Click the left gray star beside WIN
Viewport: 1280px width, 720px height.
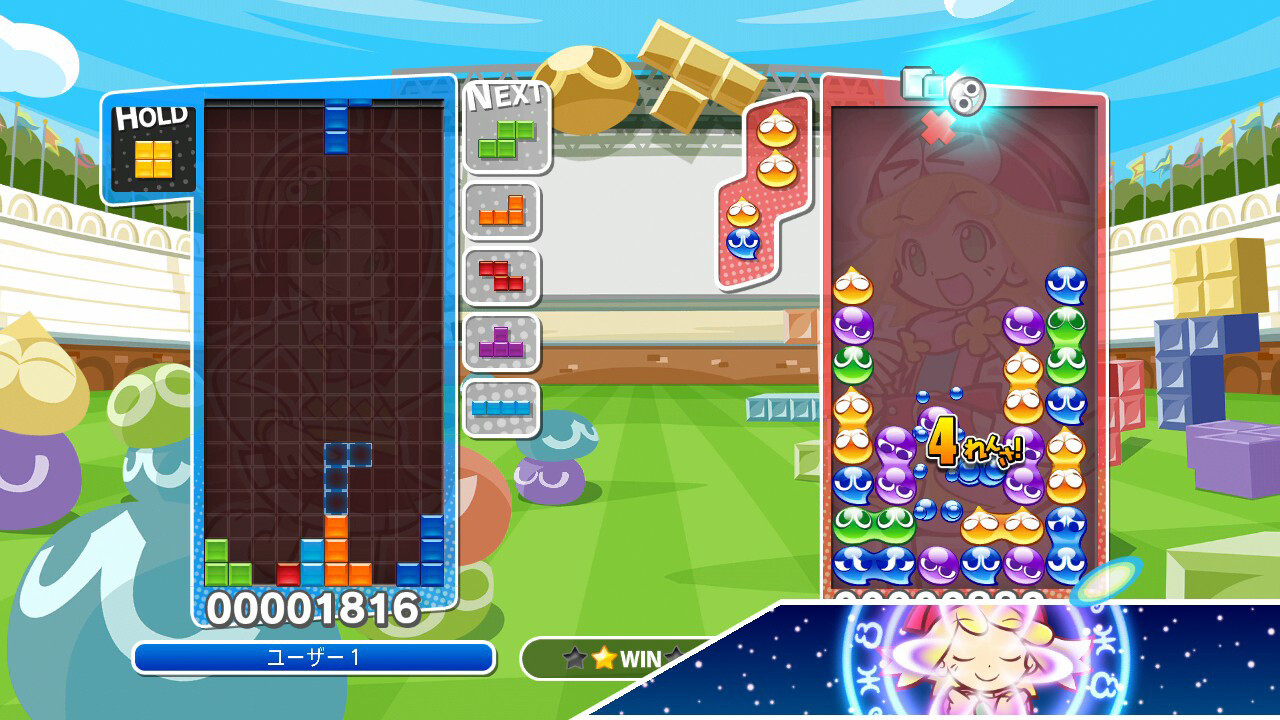(x=575, y=657)
